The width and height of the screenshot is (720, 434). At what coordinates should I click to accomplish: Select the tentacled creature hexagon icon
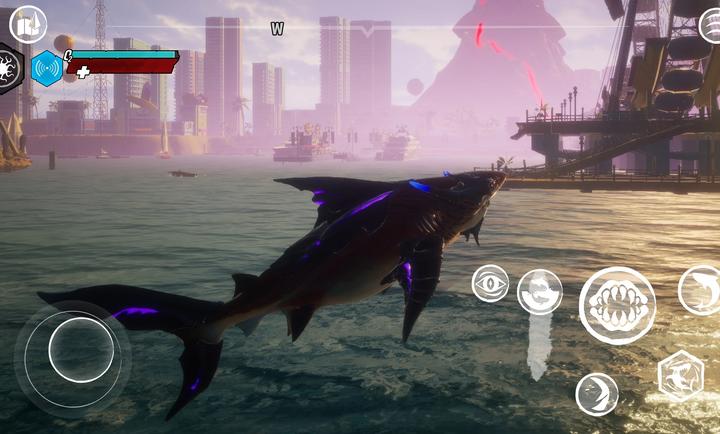click(9, 68)
